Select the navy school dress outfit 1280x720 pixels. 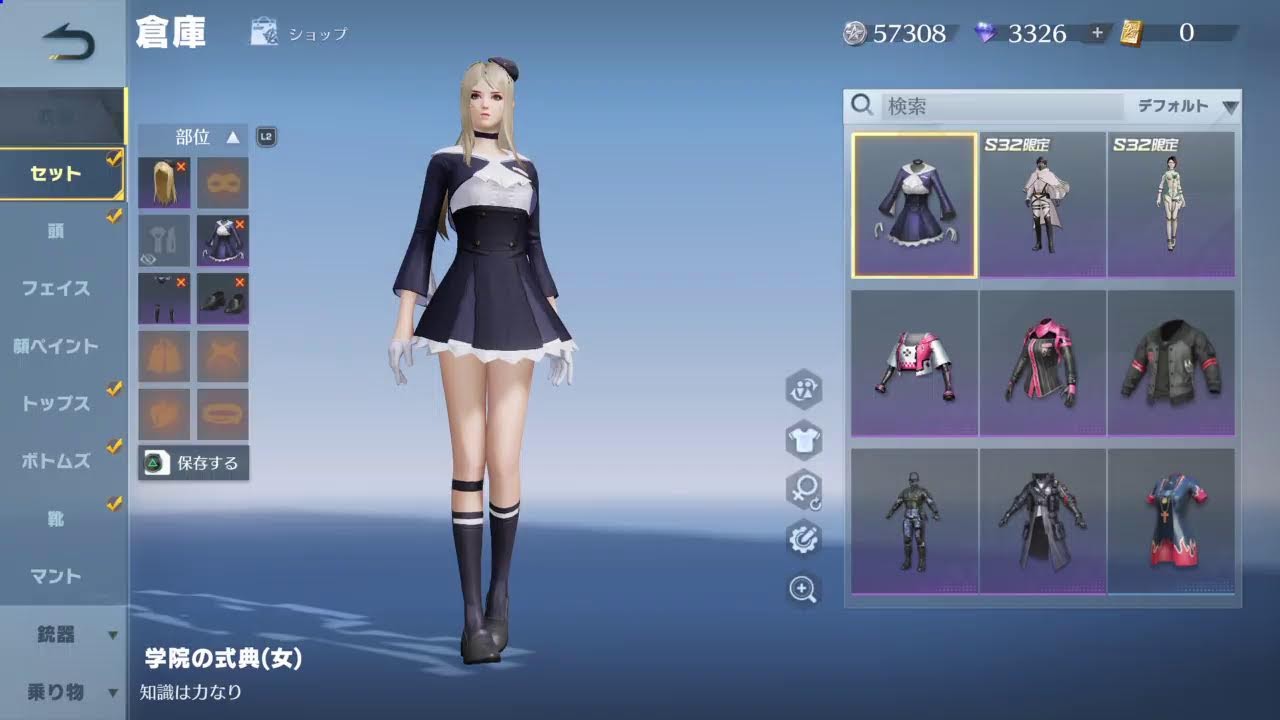tap(914, 205)
